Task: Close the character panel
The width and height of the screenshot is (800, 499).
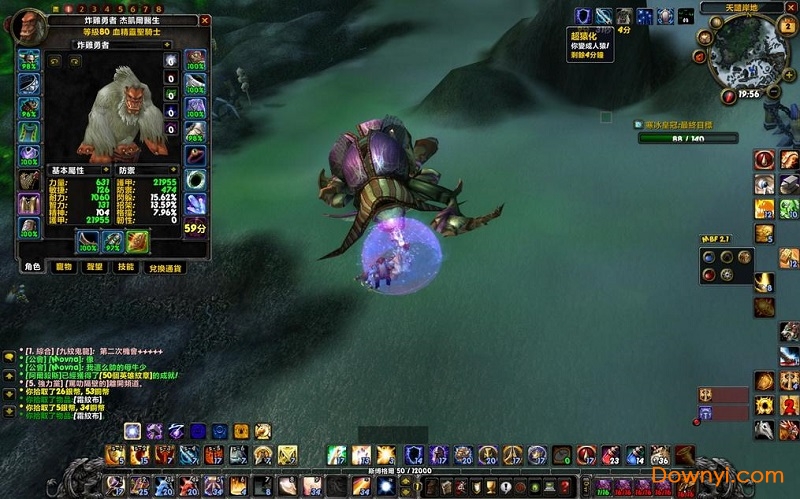Action: [205, 20]
